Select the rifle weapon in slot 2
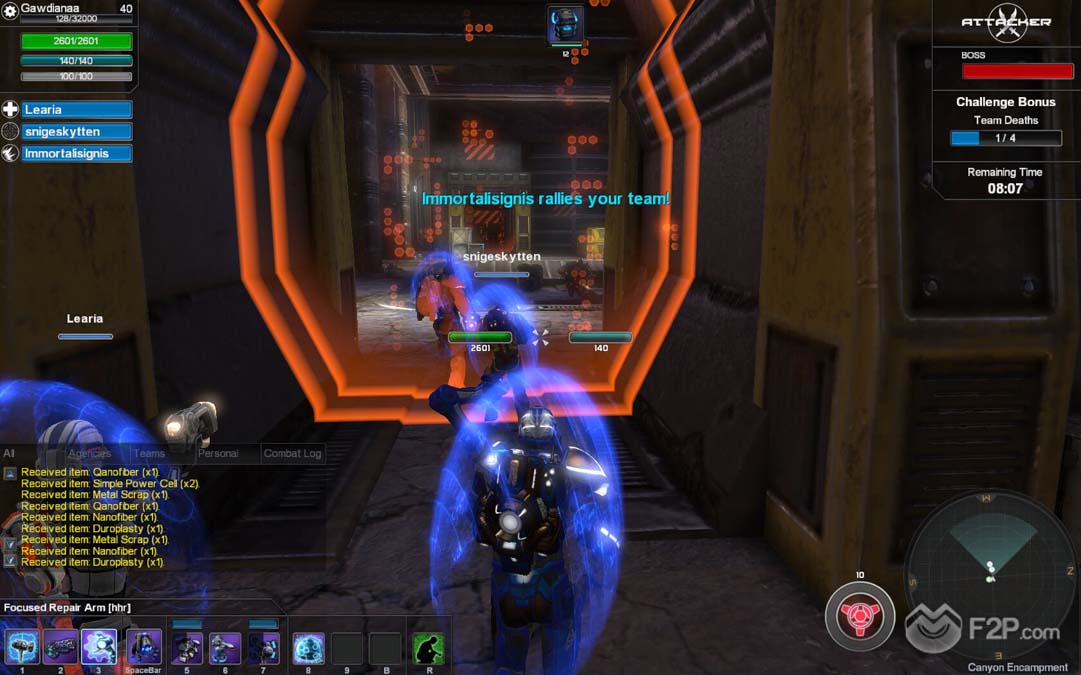 tap(60, 648)
